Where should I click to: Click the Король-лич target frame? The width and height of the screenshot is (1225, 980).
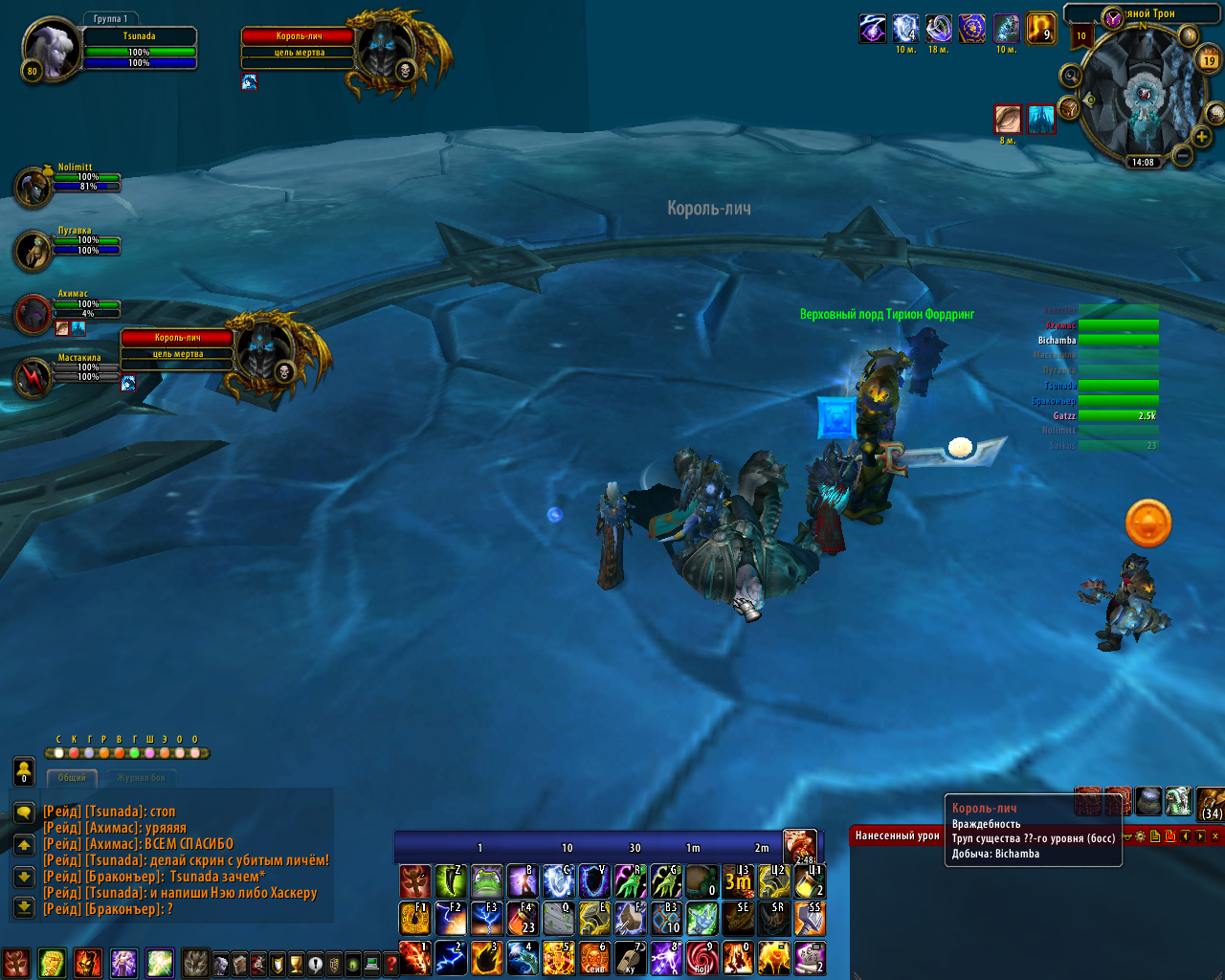299,45
